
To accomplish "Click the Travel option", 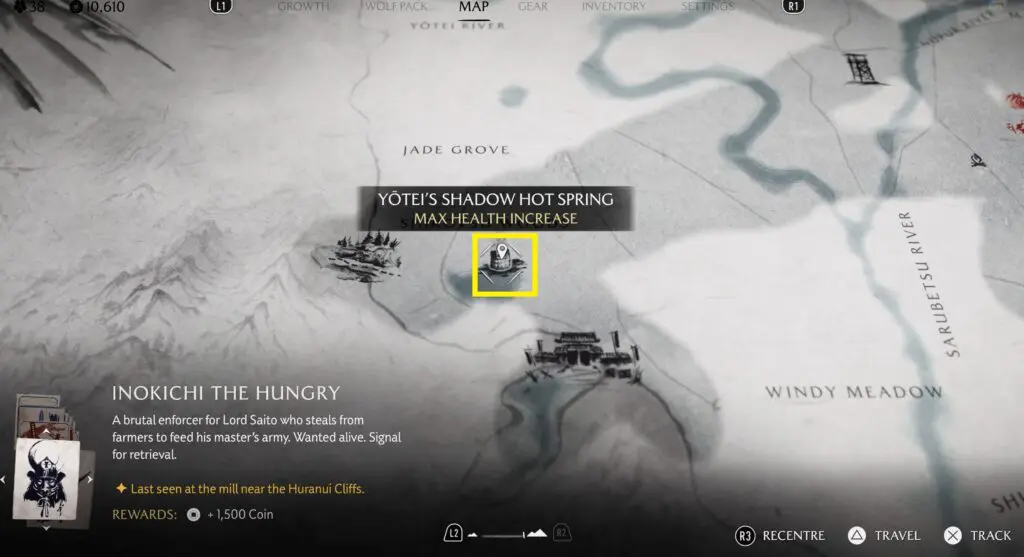I will click(x=883, y=536).
